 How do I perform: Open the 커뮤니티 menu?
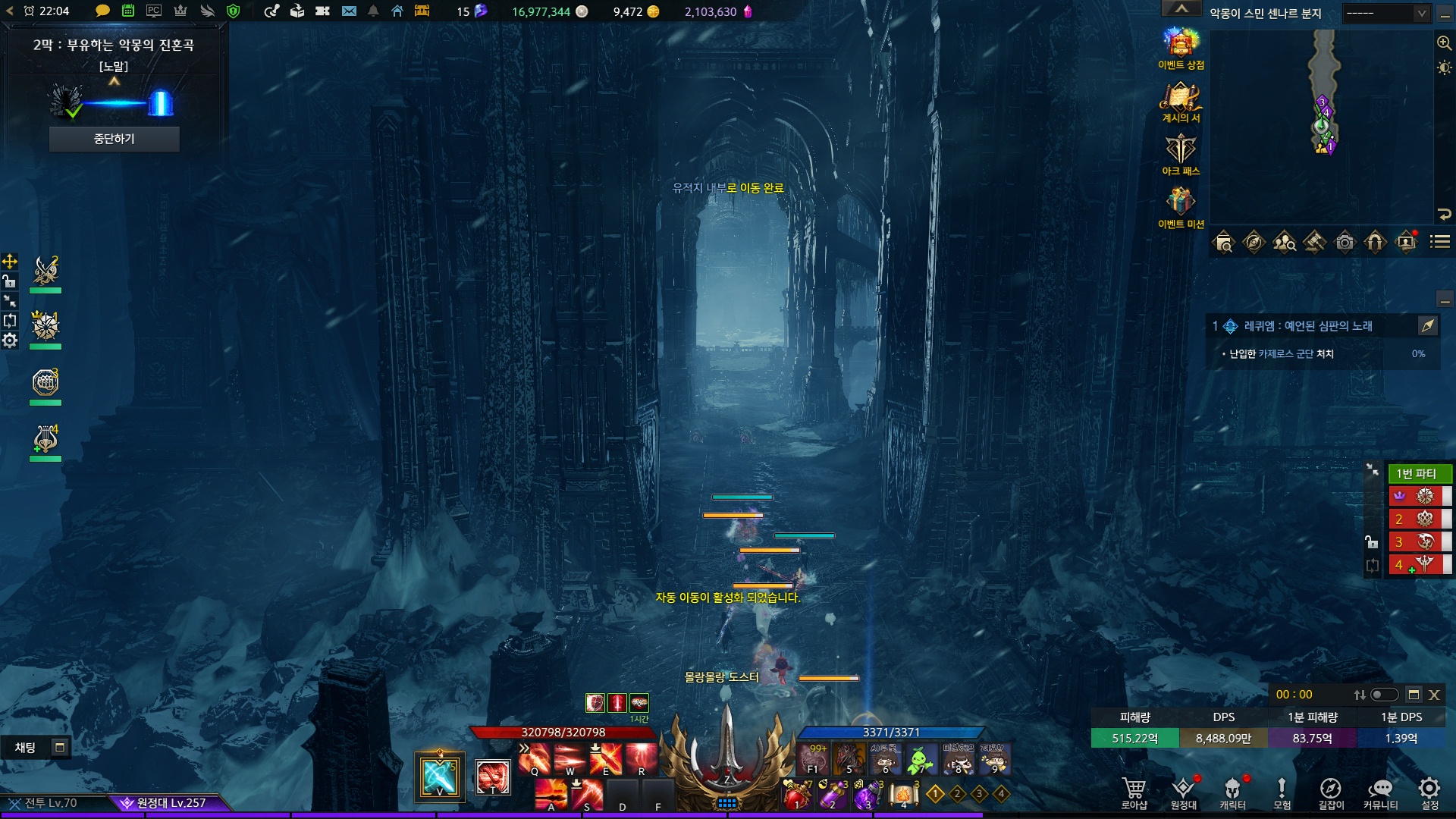pos(1380,792)
